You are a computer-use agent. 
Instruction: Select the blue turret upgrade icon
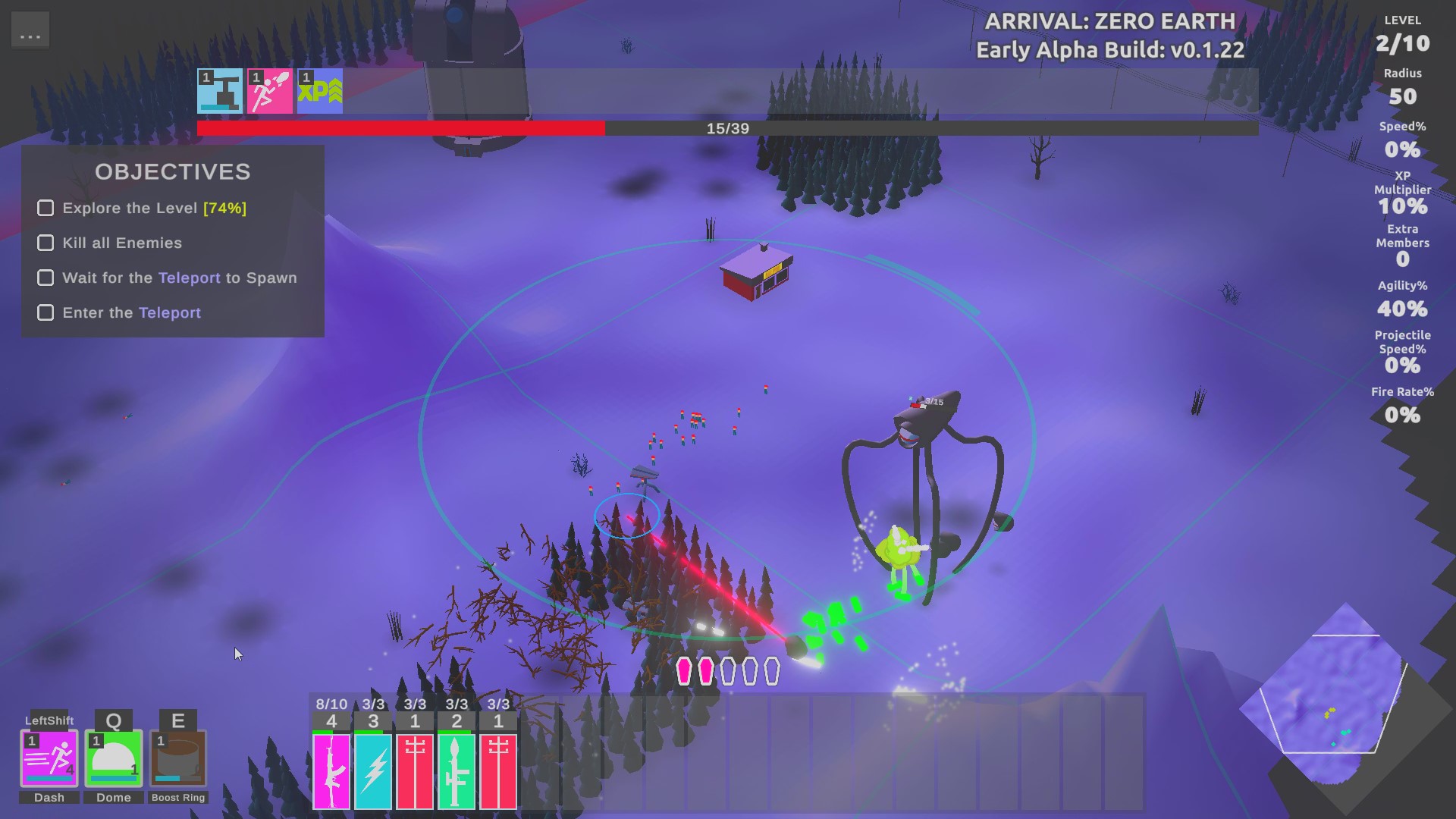pyautogui.click(x=220, y=91)
